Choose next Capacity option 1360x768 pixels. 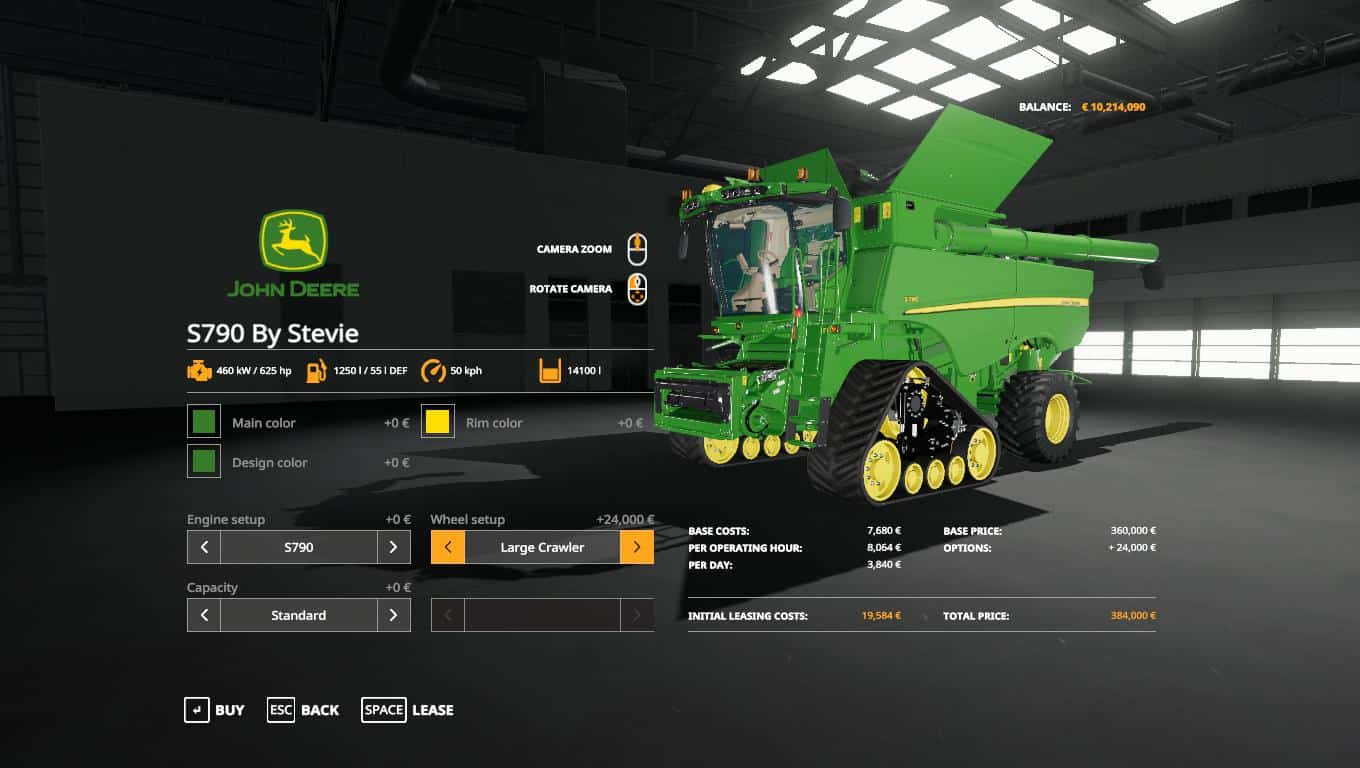[x=393, y=615]
